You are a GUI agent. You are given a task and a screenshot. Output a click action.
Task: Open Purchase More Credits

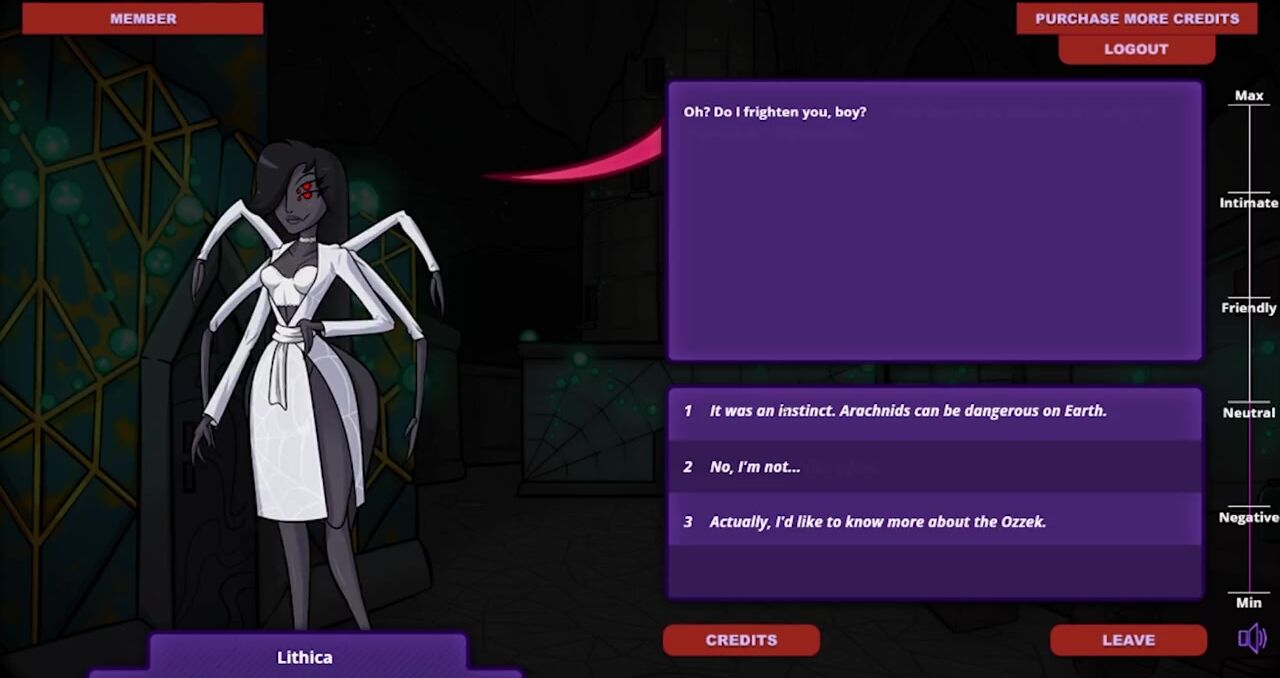click(1136, 18)
